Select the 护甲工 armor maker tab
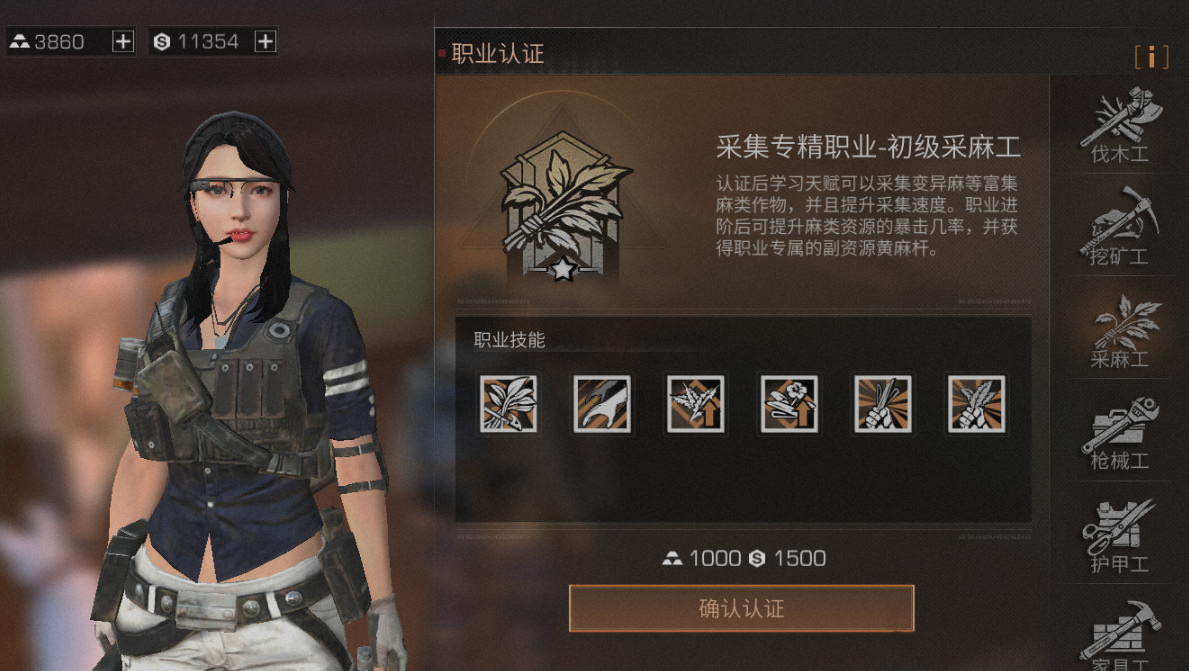This screenshot has height=671, width=1189. [x=1119, y=536]
